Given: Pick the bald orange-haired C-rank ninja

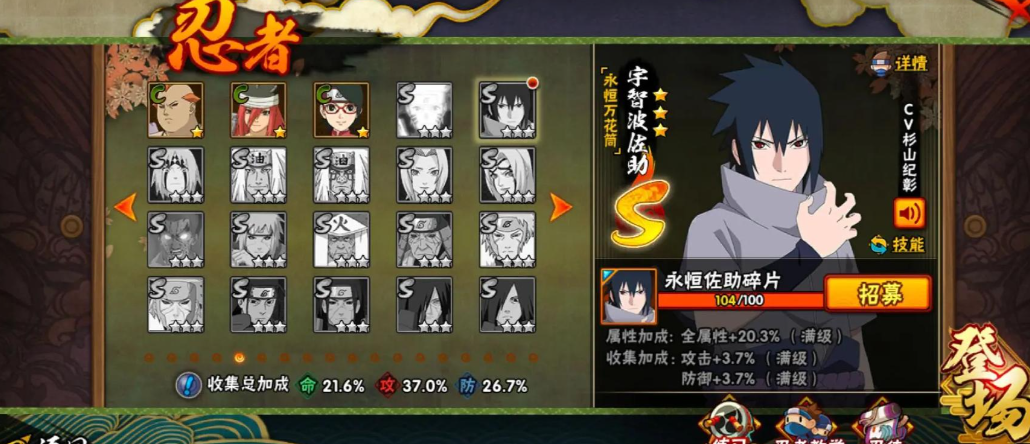Looking at the screenshot, I should (x=175, y=110).
